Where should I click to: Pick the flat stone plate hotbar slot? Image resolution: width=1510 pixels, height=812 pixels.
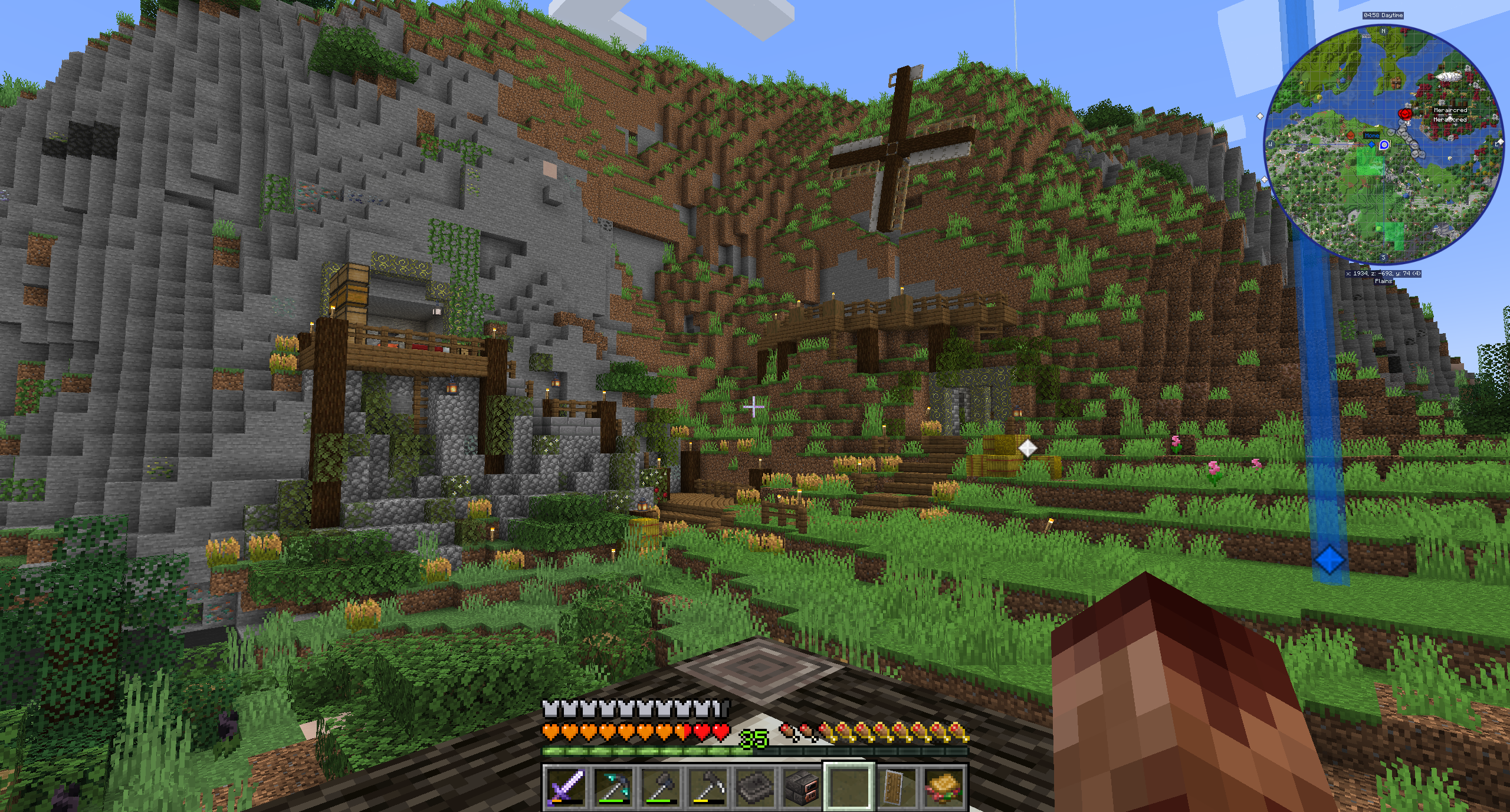pos(754,787)
